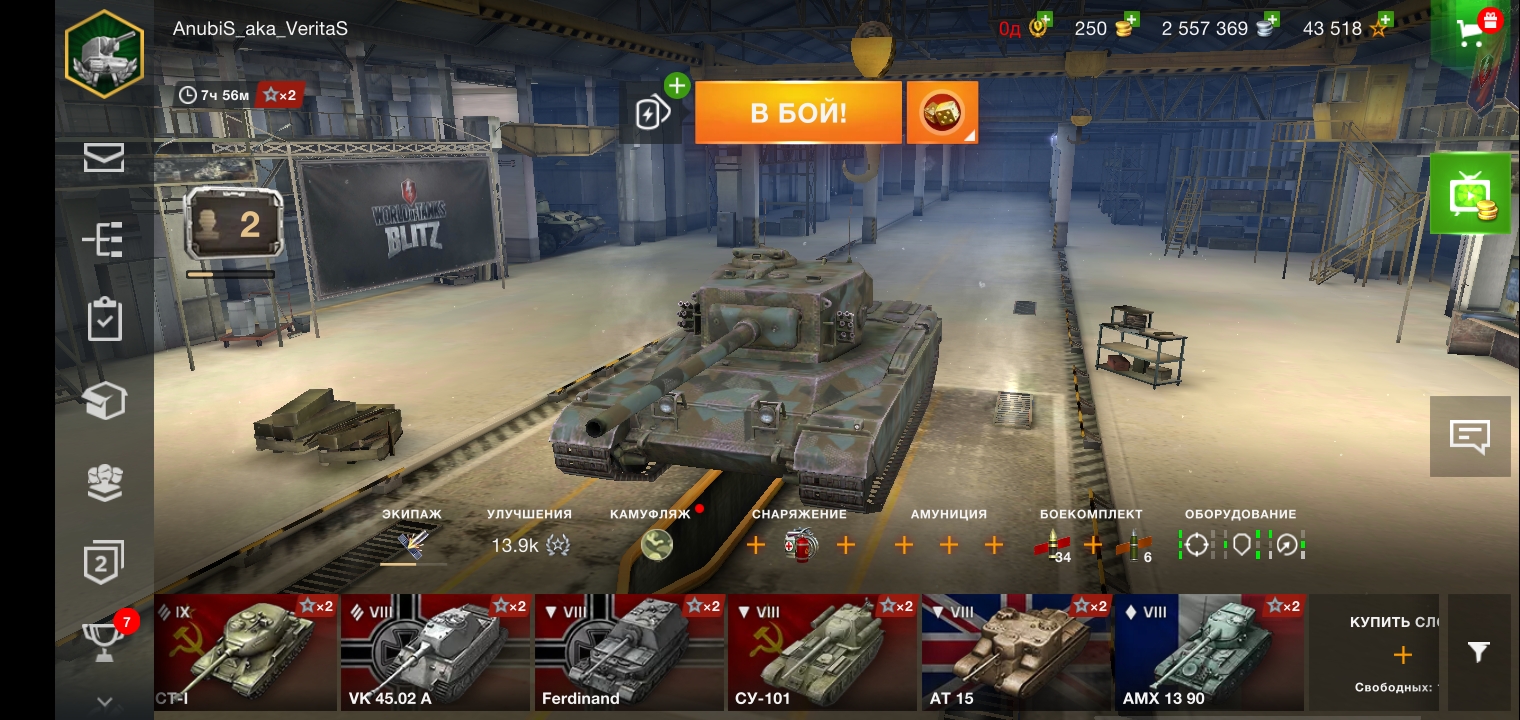Open the battle mode dice selector
1520x720 pixels.
coord(942,112)
